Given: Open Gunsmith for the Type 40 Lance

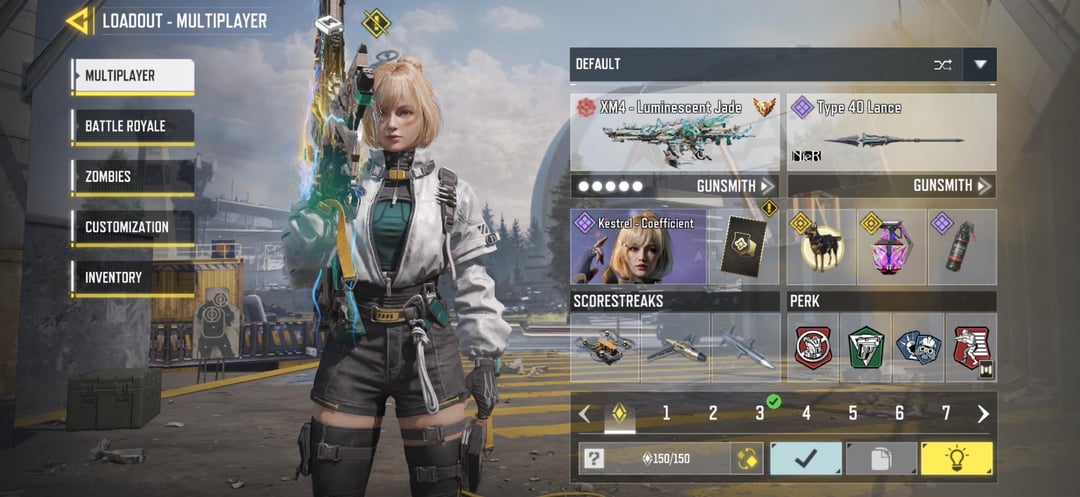Looking at the screenshot, I should pos(952,186).
